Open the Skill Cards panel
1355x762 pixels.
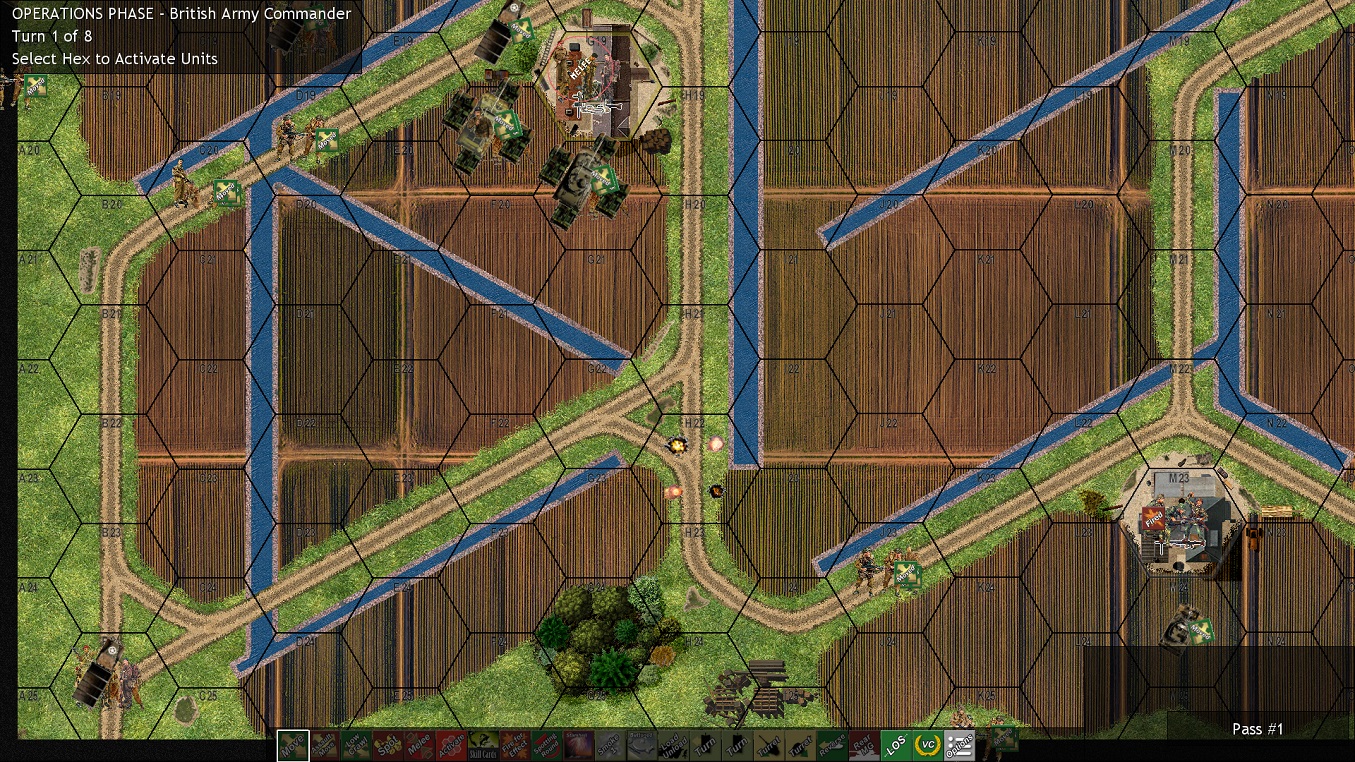coord(482,745)
